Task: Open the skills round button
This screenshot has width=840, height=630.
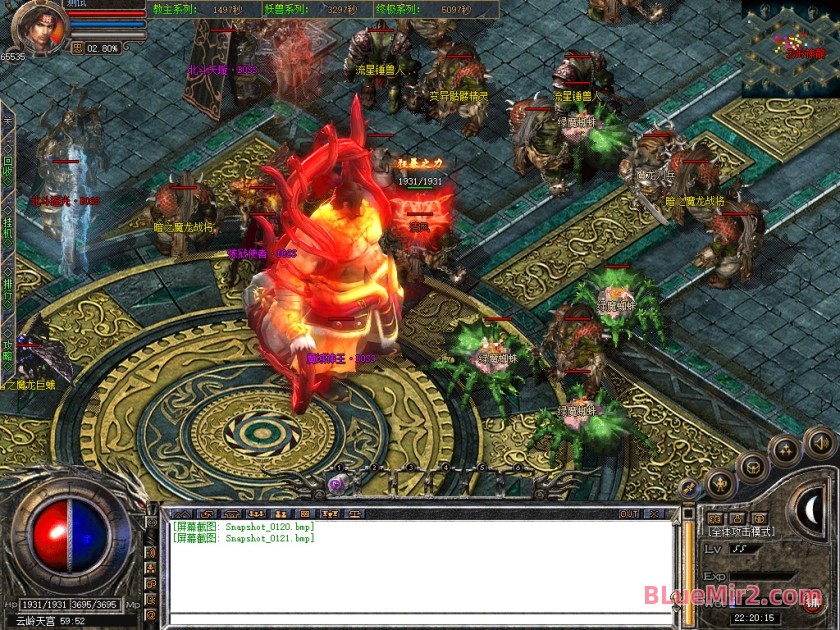Action: click(785, 449)
